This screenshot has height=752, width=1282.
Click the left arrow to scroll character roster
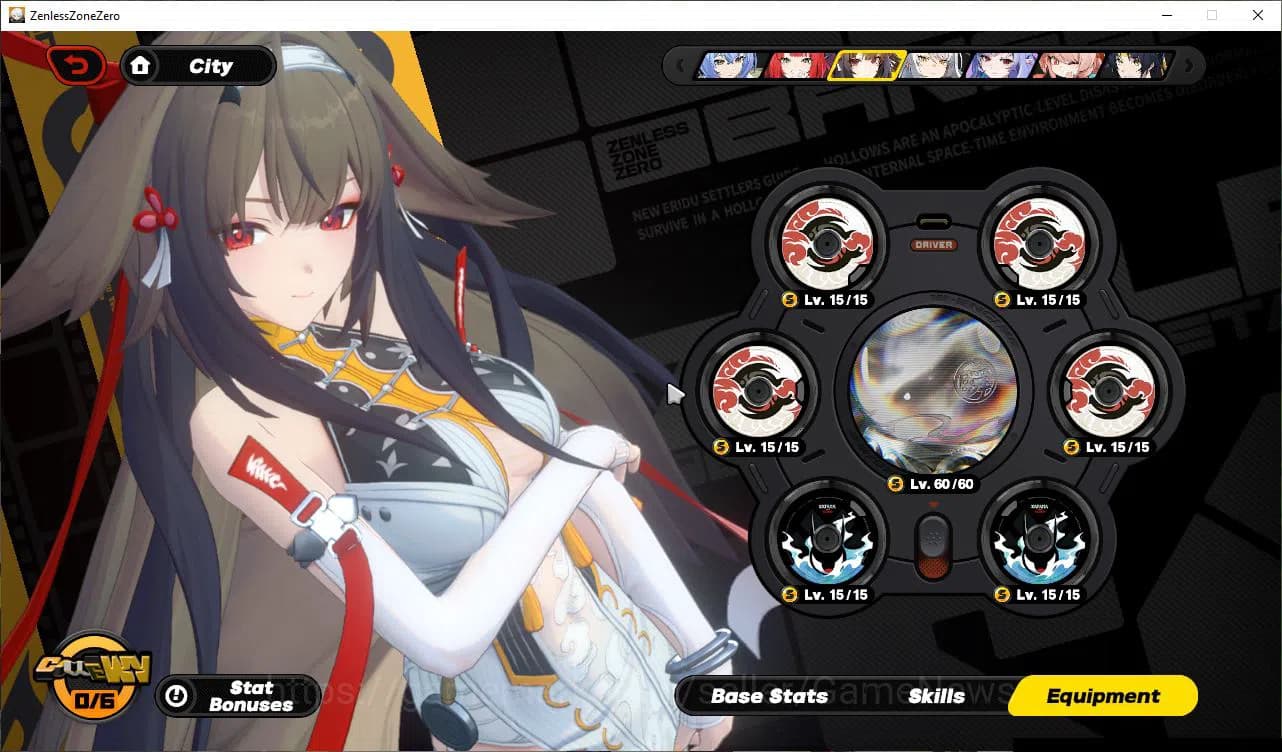(680, 65)
